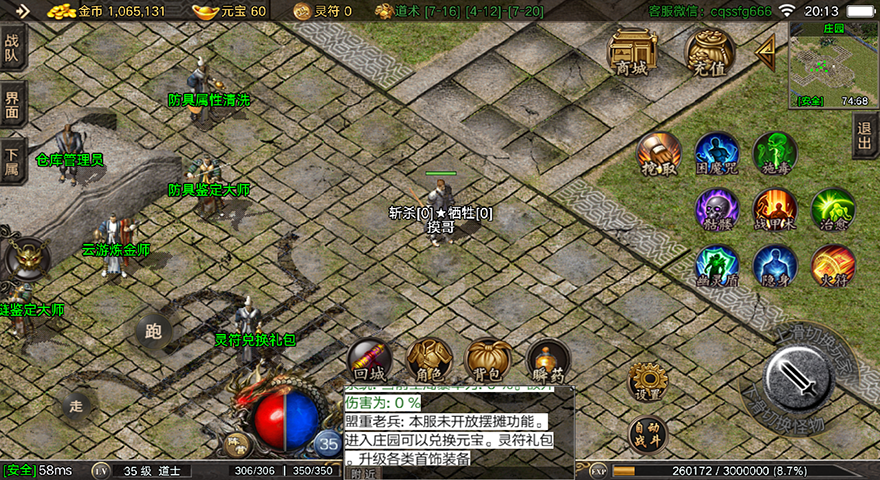Screen dimensions: 880x480
Task: Use the 回城 return-to-town scroll
Action: [x=369, y=360]
